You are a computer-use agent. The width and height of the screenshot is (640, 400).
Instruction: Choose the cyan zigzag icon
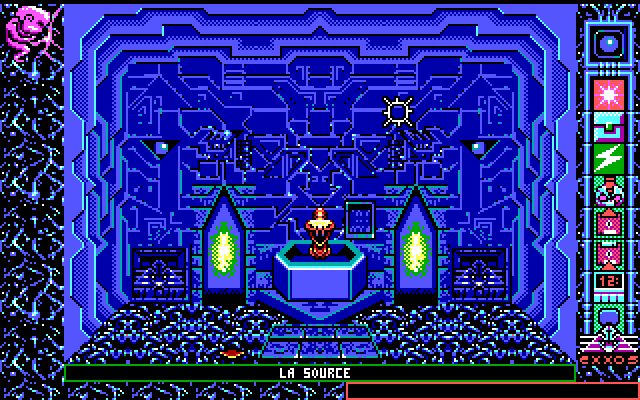pos(607,126)
